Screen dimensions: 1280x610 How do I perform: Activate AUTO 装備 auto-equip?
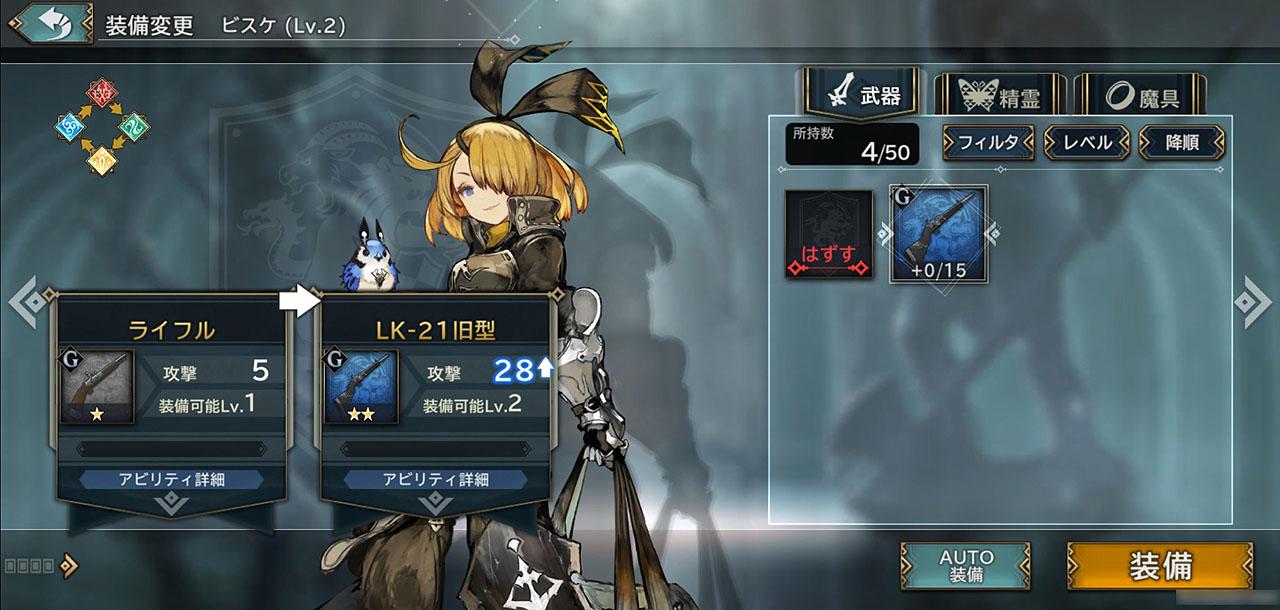(965, 565)
